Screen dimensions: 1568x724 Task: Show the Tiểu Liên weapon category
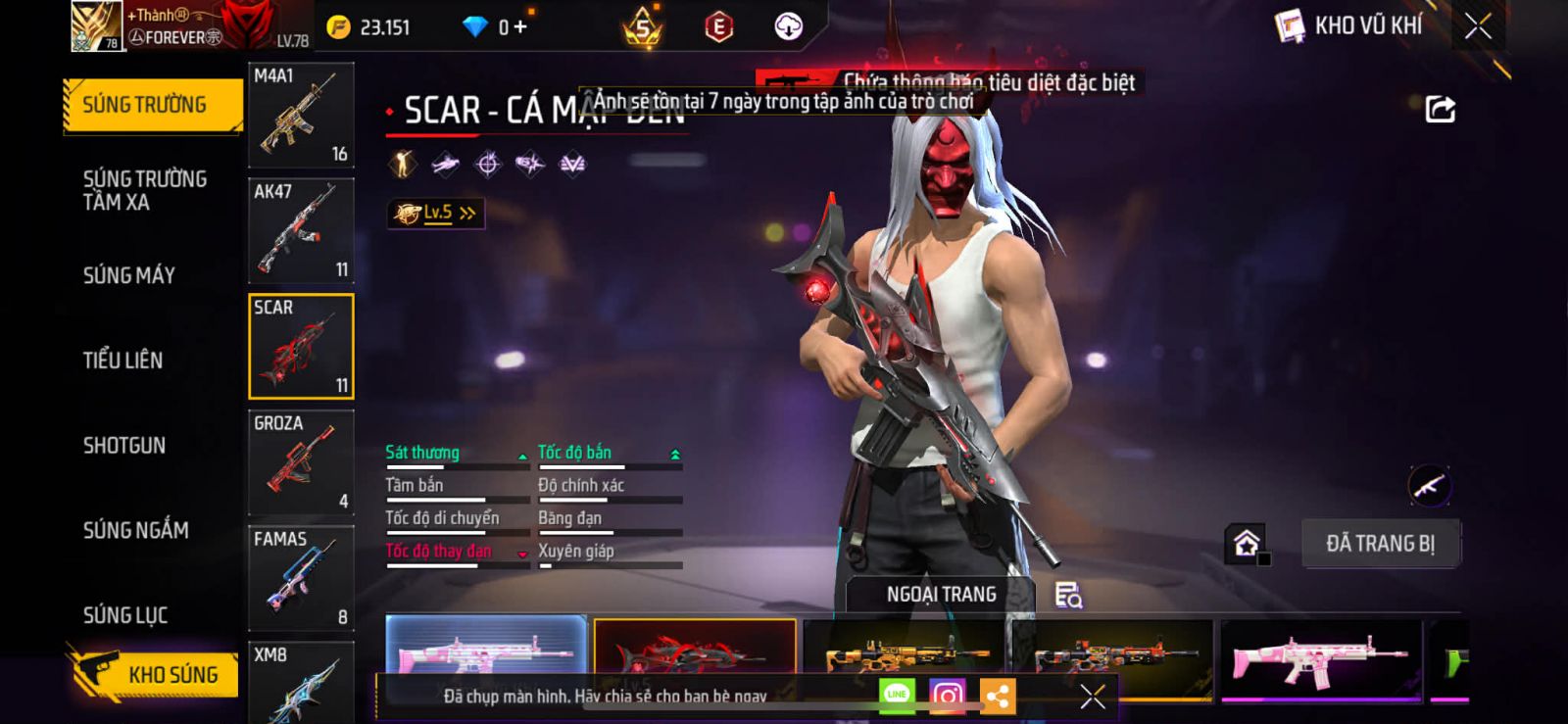pos(122,361)
